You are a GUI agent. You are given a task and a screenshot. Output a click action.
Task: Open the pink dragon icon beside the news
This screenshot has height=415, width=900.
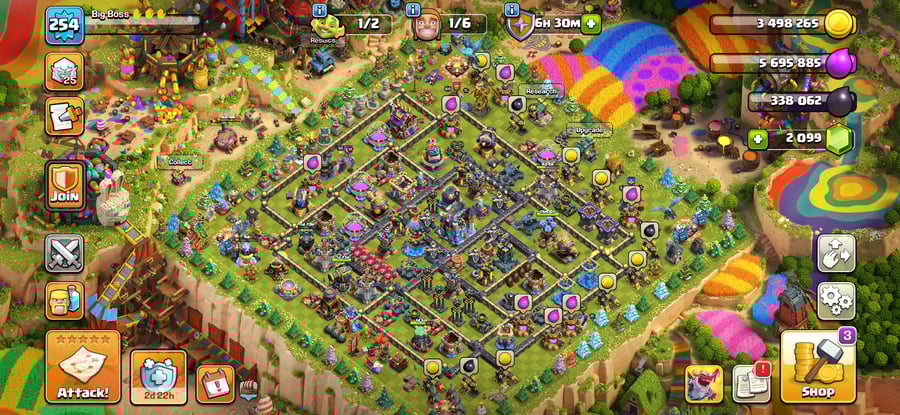coord(703,382)
